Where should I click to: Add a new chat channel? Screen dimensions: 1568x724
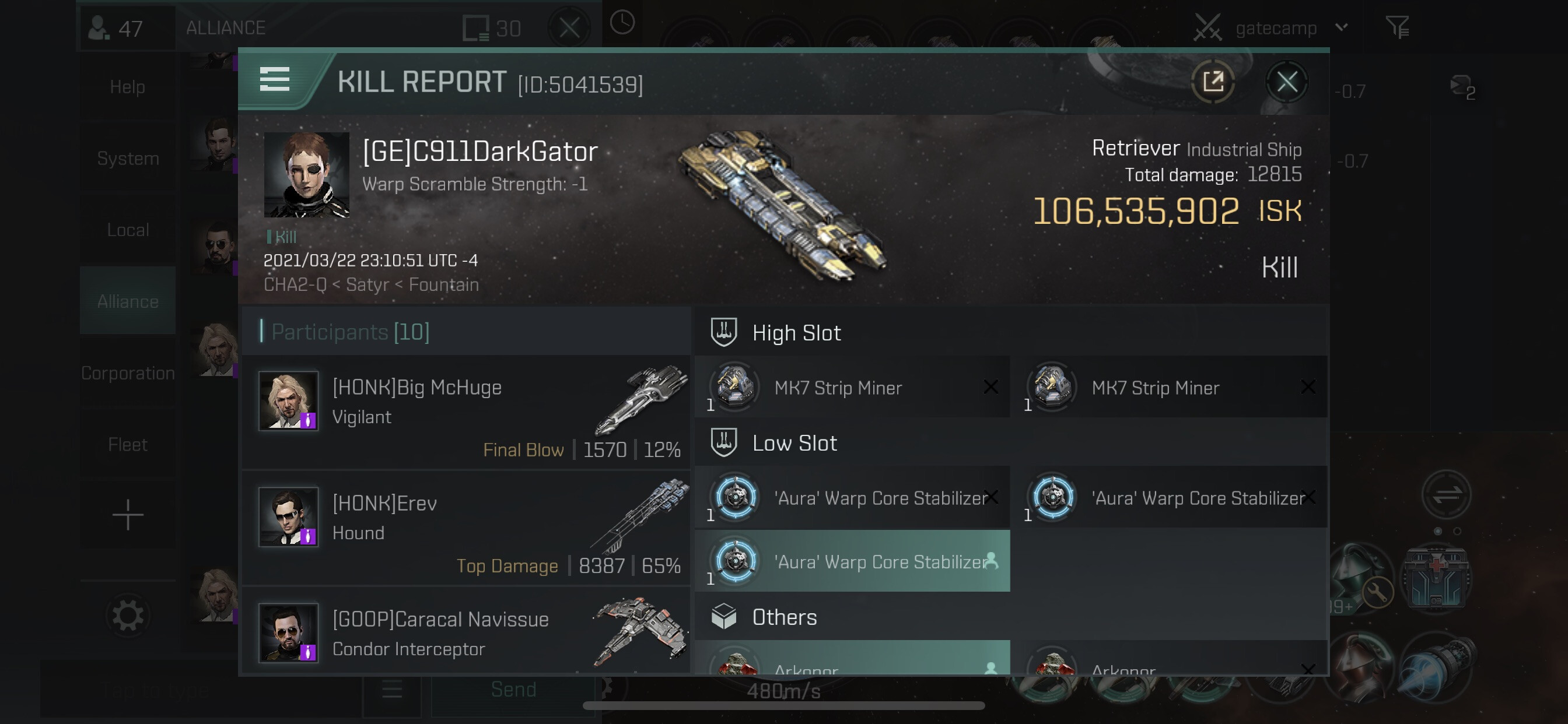127,515
